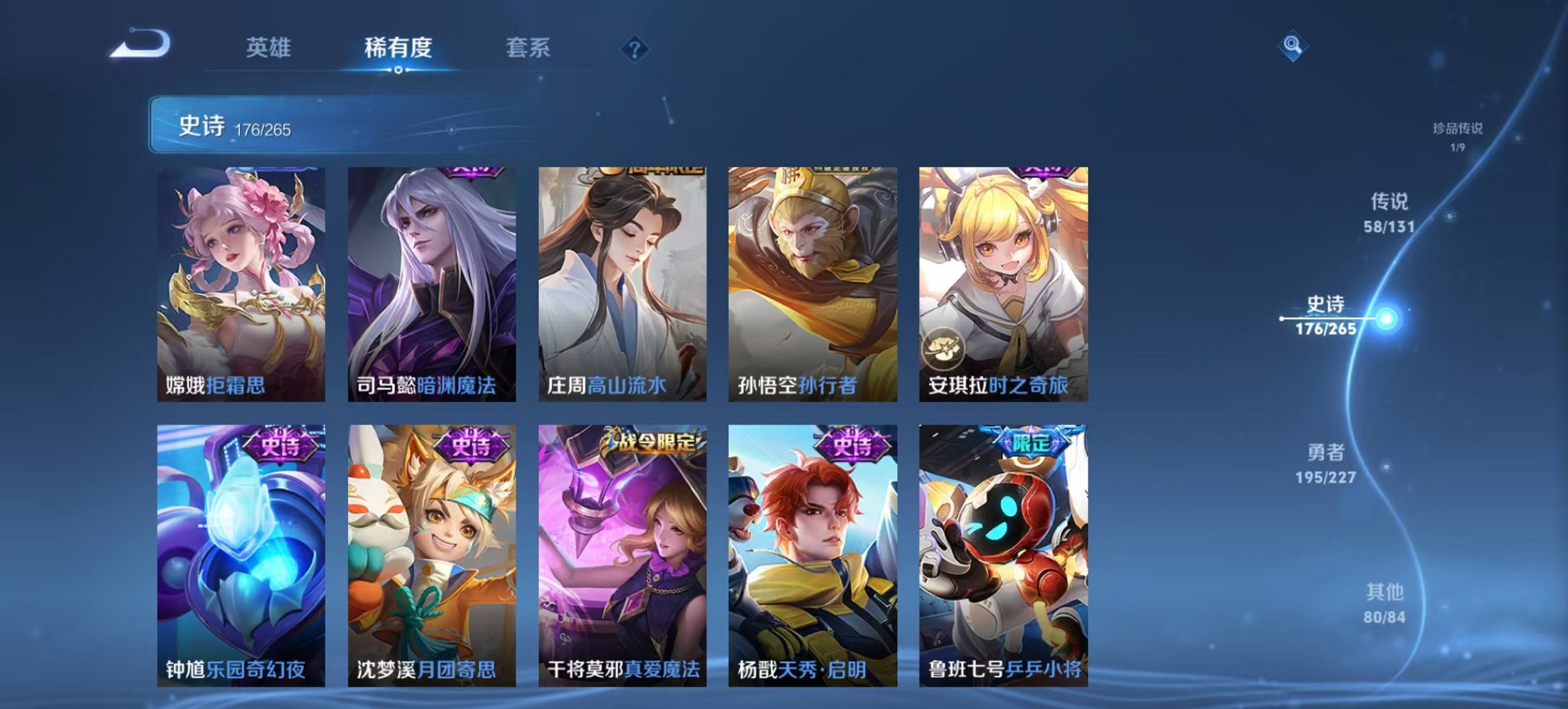
Task: Click the 战令限定 badge on 干将莫邪 card
Action: [650, 443]
